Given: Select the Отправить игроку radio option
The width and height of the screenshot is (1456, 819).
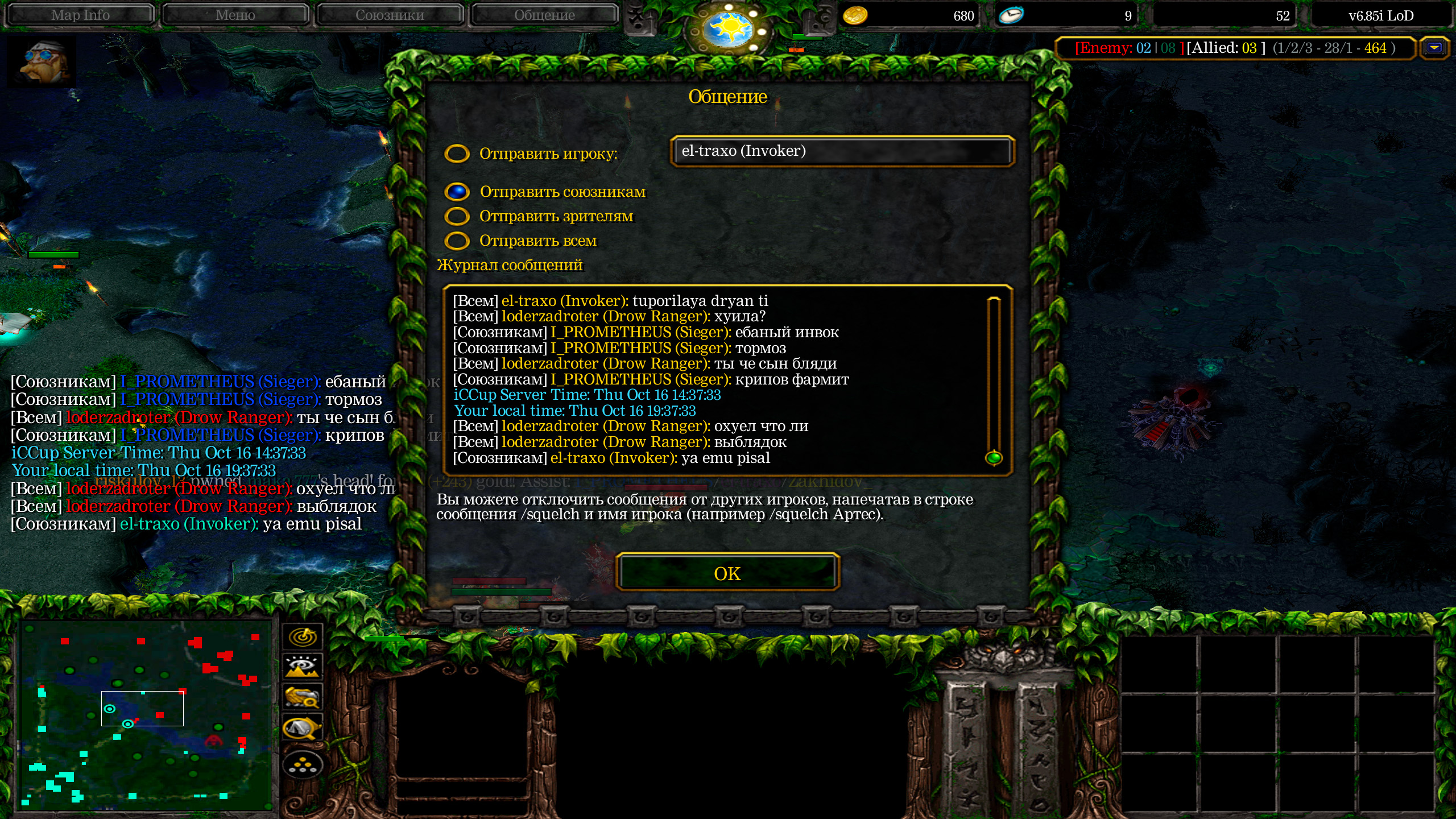Looking at the screenshot, I should (x=457, y=154).
